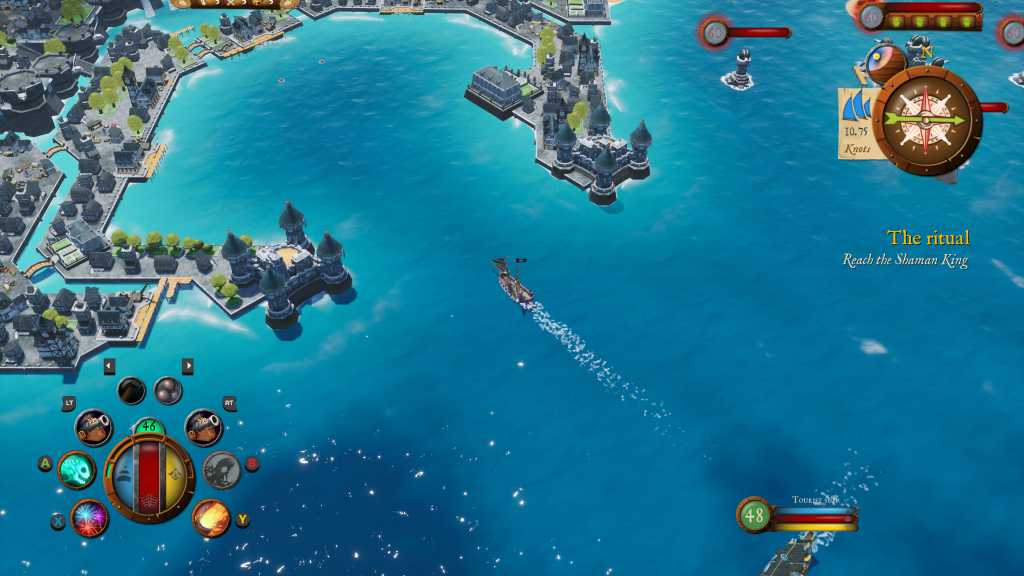Click the blue sails speed parchment
This screenshot has width=1024, height=576.
click(x=857, y=123)
